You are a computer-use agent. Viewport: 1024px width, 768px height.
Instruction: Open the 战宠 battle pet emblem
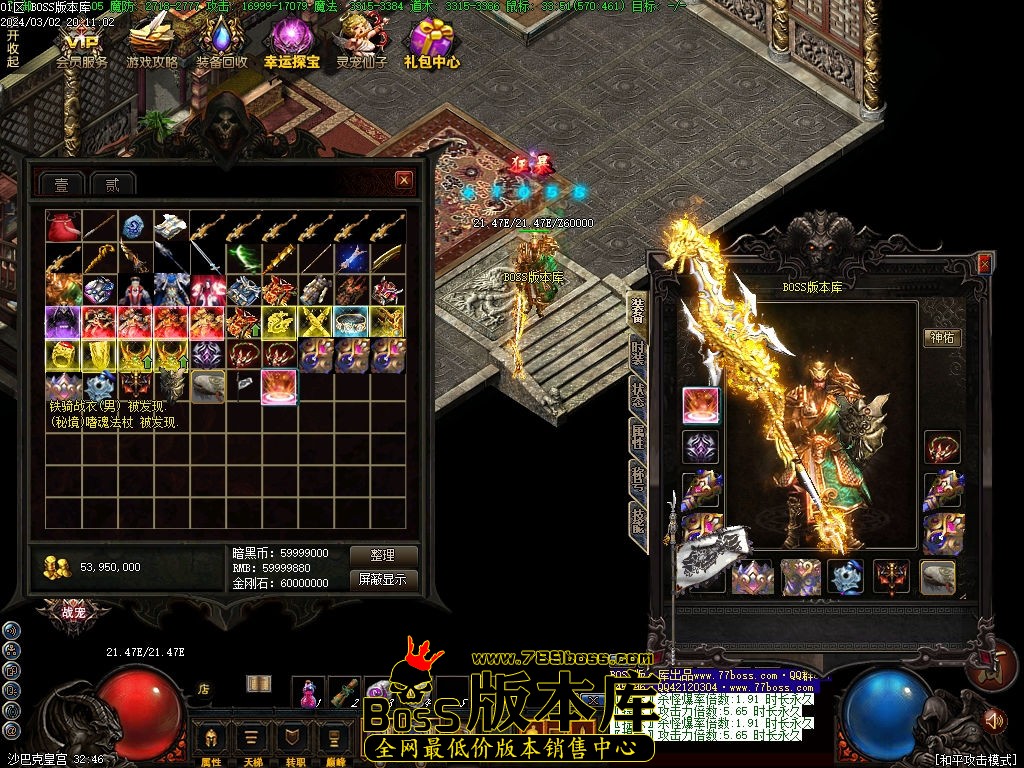pyautogui.click(x=73, y=613)
